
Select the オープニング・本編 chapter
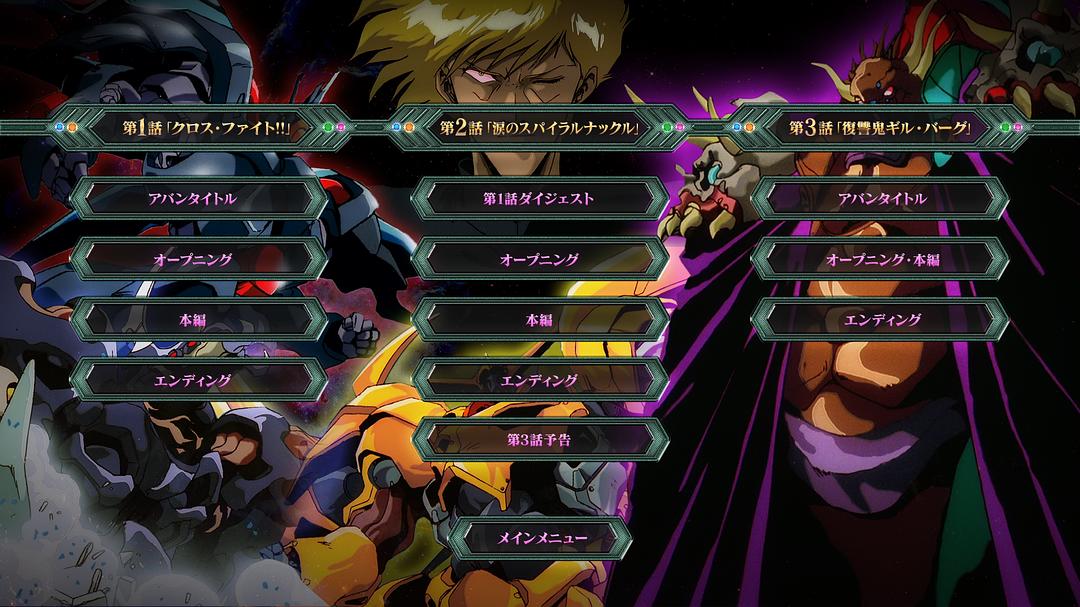point(880,259)
